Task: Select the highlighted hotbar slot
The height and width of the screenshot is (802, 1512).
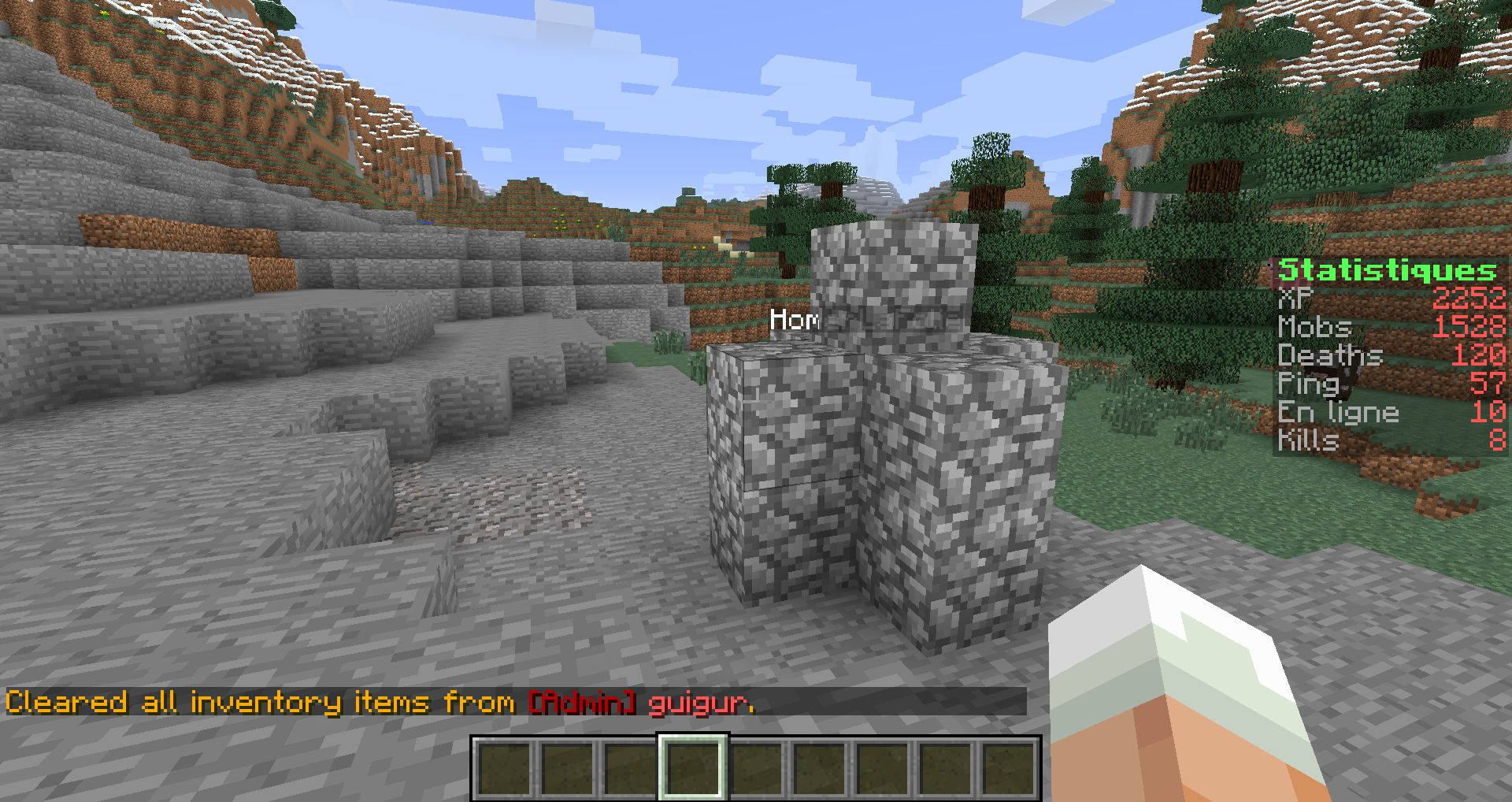Action: (693, 767)
